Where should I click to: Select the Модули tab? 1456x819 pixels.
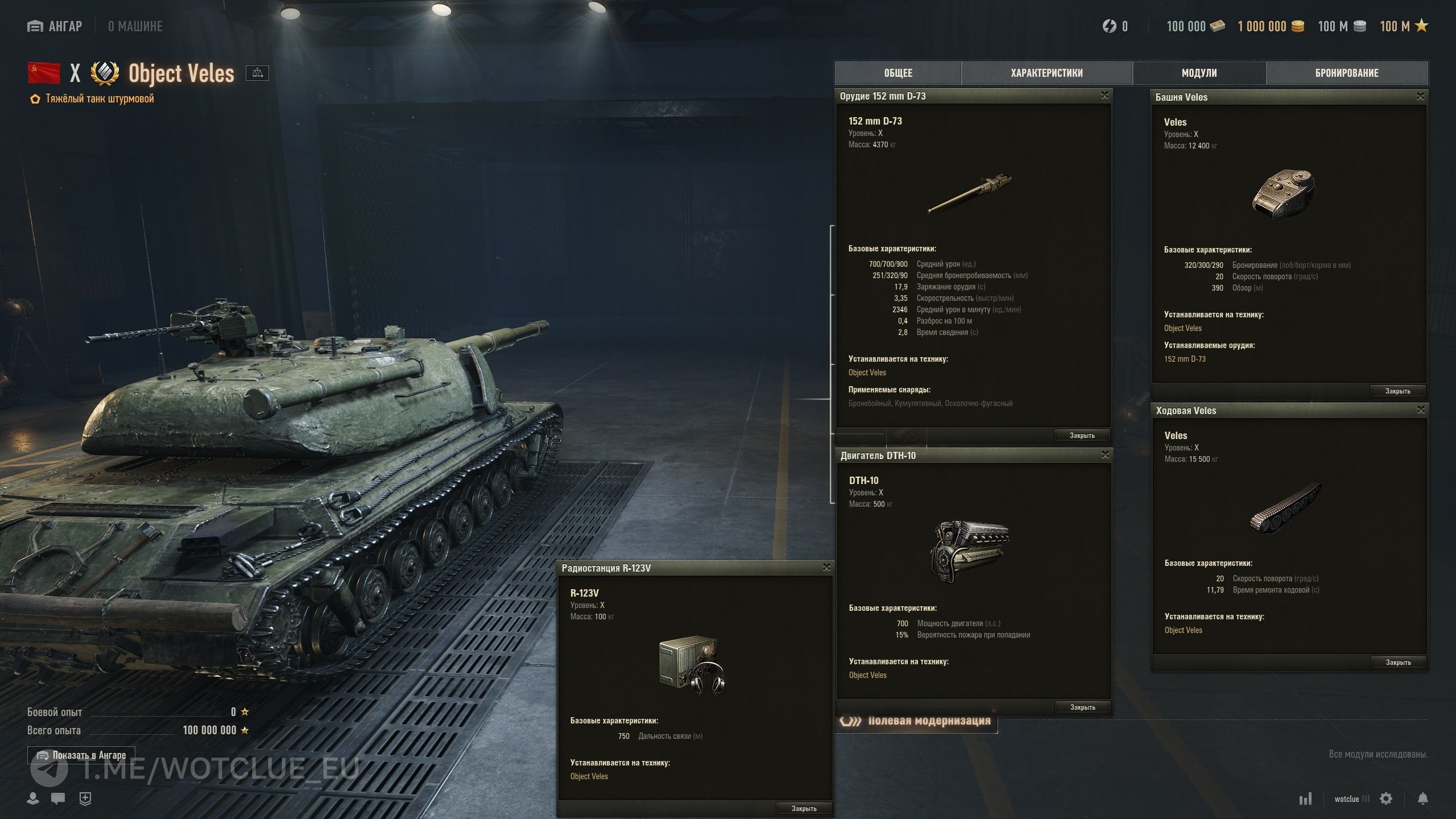tap(1199, 73)
